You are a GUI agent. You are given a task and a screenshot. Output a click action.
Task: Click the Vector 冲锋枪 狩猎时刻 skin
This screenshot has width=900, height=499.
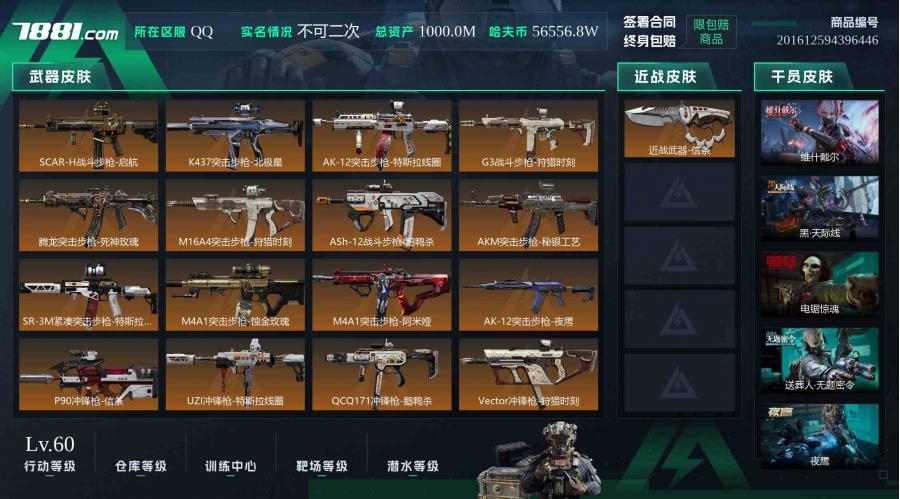528,375
